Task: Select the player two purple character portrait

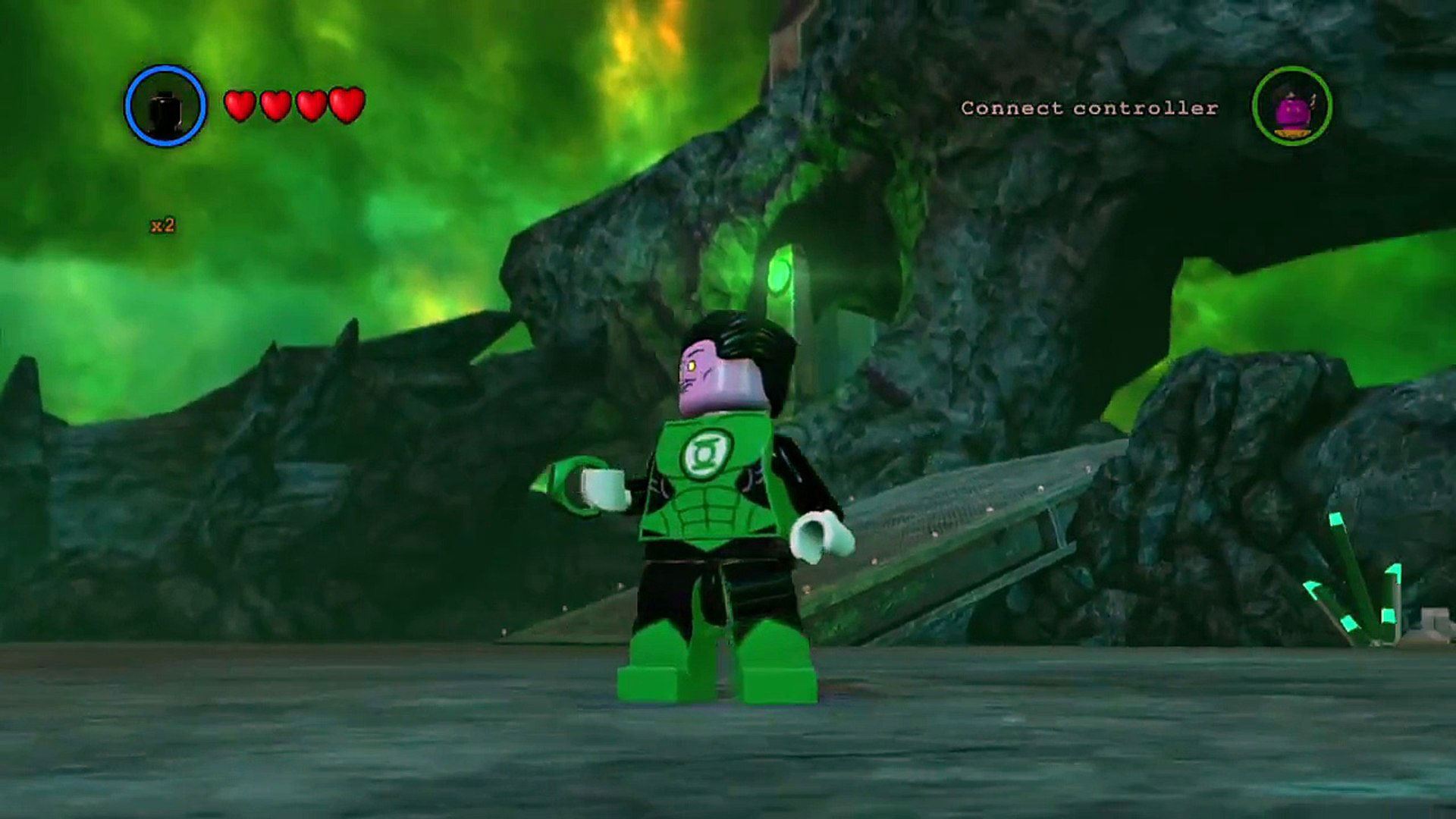Action: coord(1291,106)
